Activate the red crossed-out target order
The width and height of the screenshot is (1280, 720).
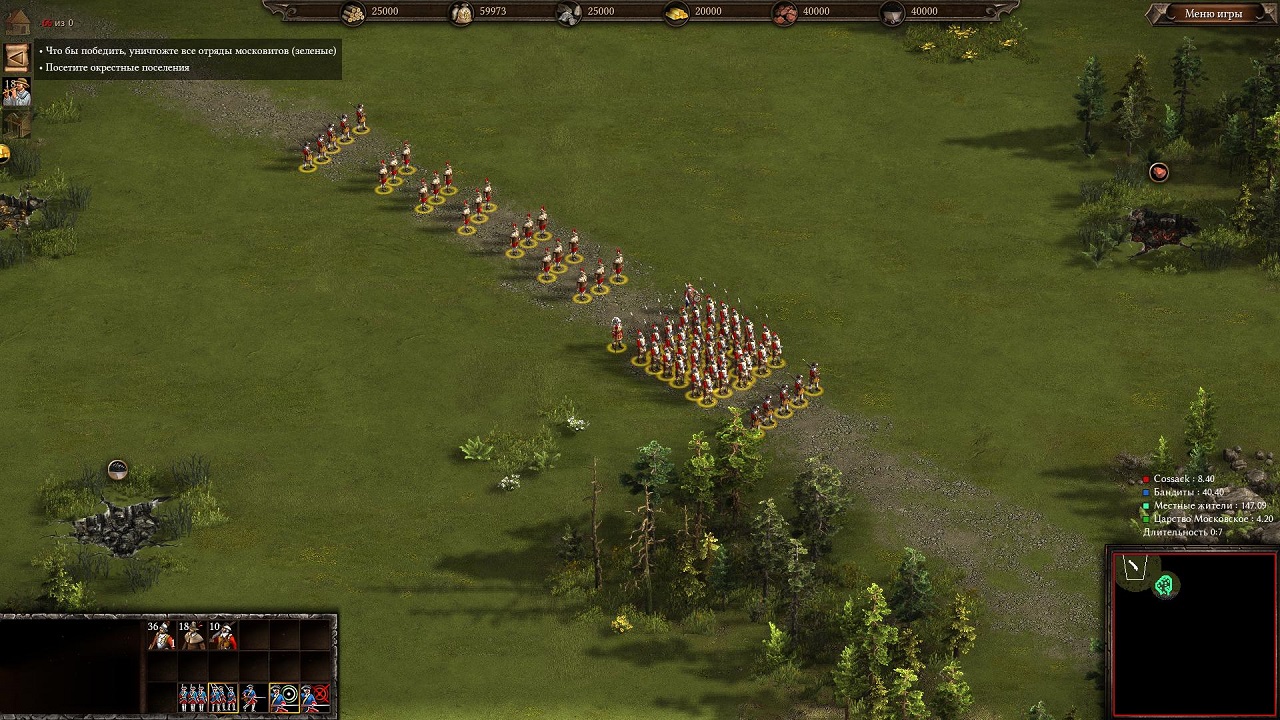click(316, 696)
